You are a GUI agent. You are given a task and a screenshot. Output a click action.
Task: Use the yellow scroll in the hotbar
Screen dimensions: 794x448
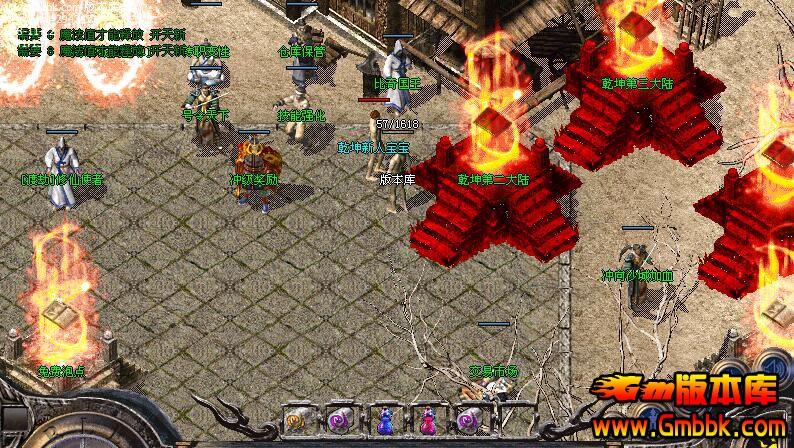[297, 420]
